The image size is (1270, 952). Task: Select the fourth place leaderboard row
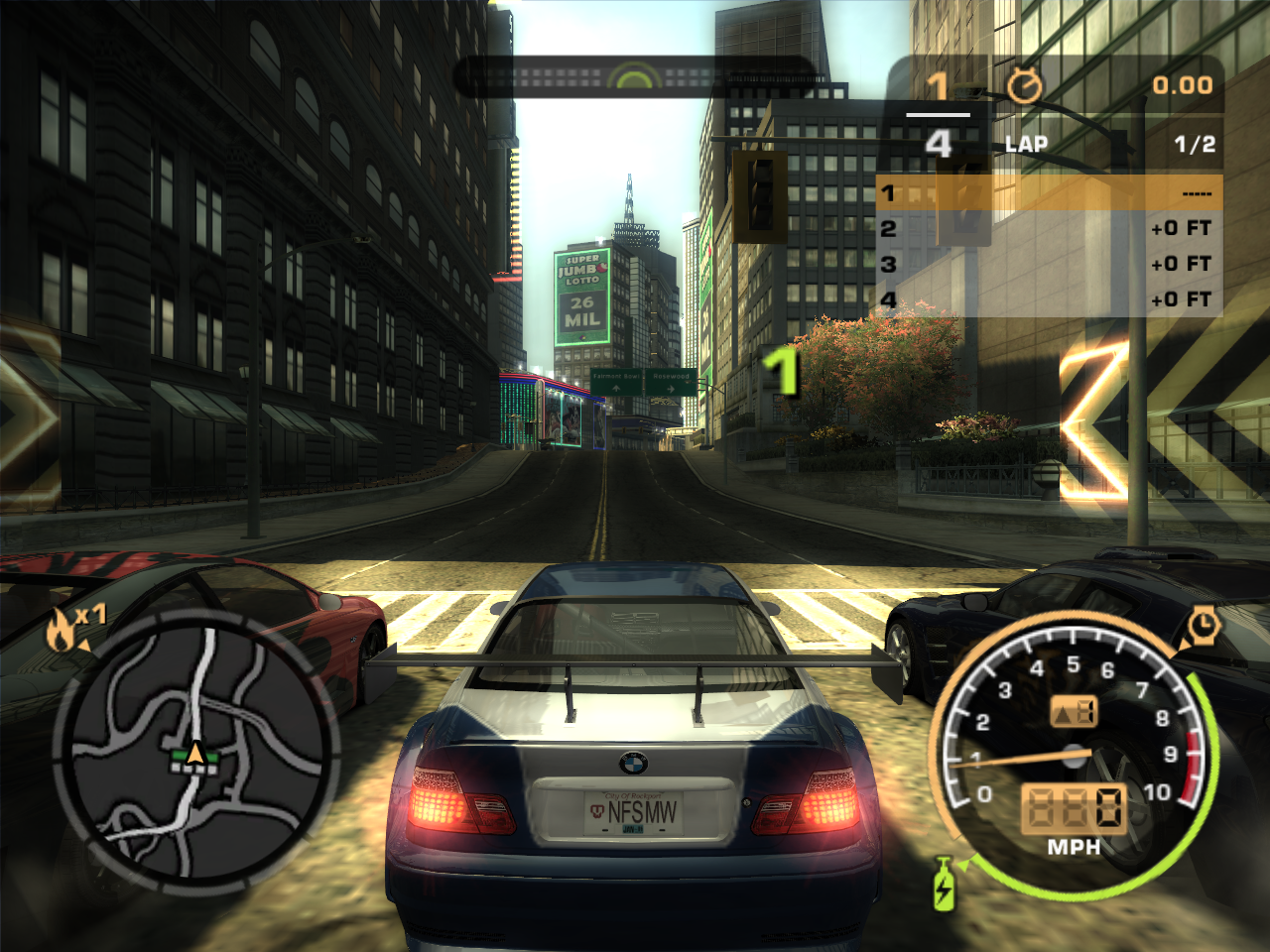(x=1049, y=299)
